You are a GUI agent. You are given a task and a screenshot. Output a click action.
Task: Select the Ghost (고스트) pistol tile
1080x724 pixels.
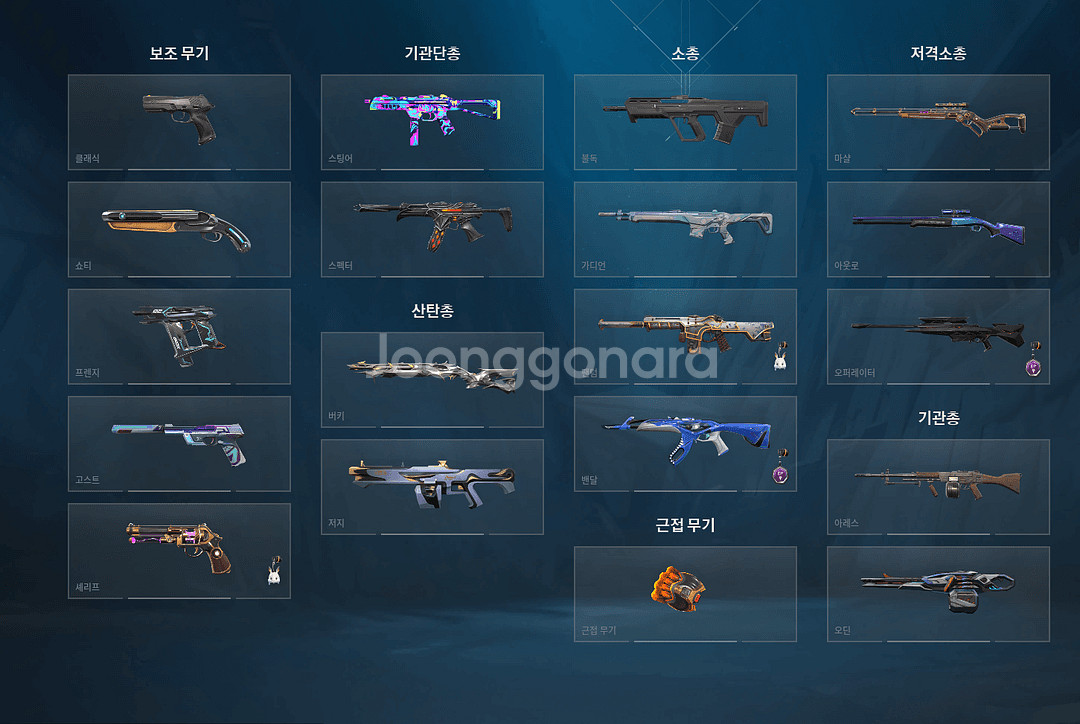tap(179, 443)
